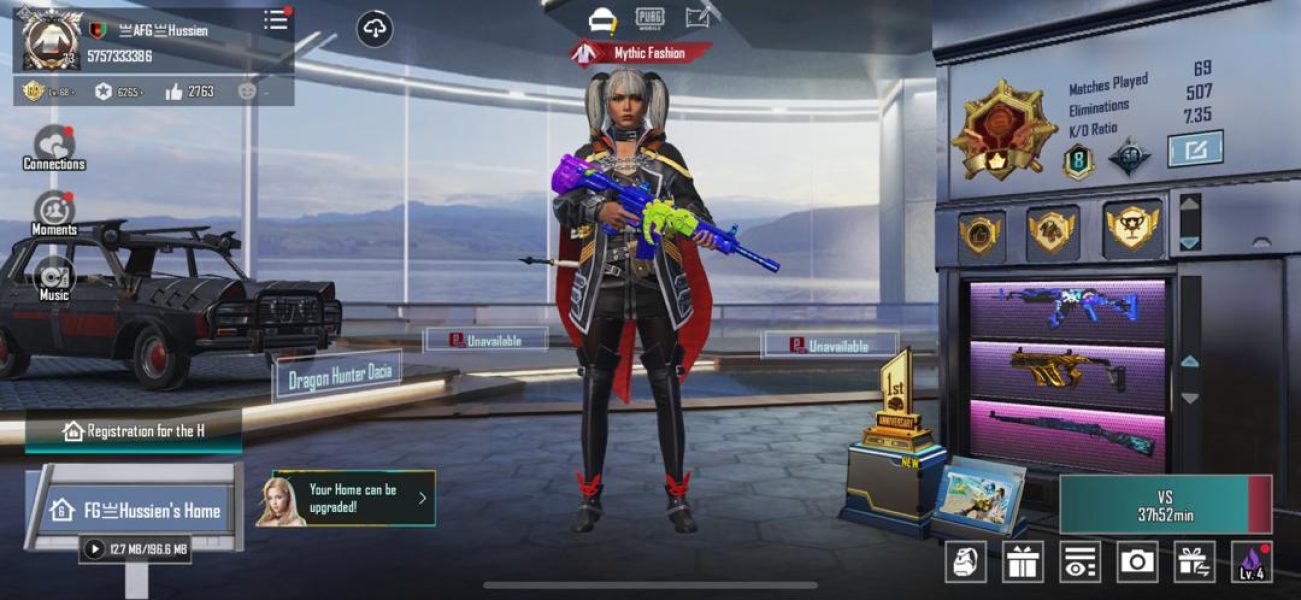Open Moments feed
1301x600 pixels.
(54, 213)
